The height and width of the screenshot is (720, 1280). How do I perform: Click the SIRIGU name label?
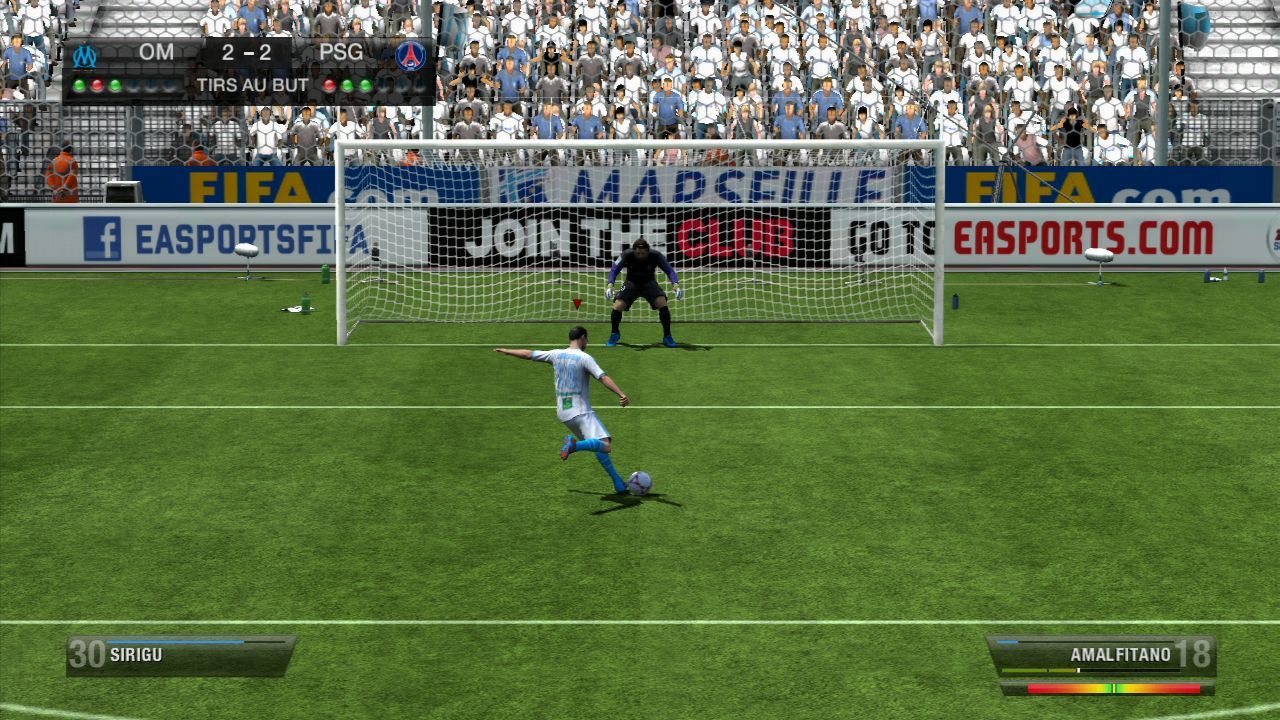tap(135, 655)
